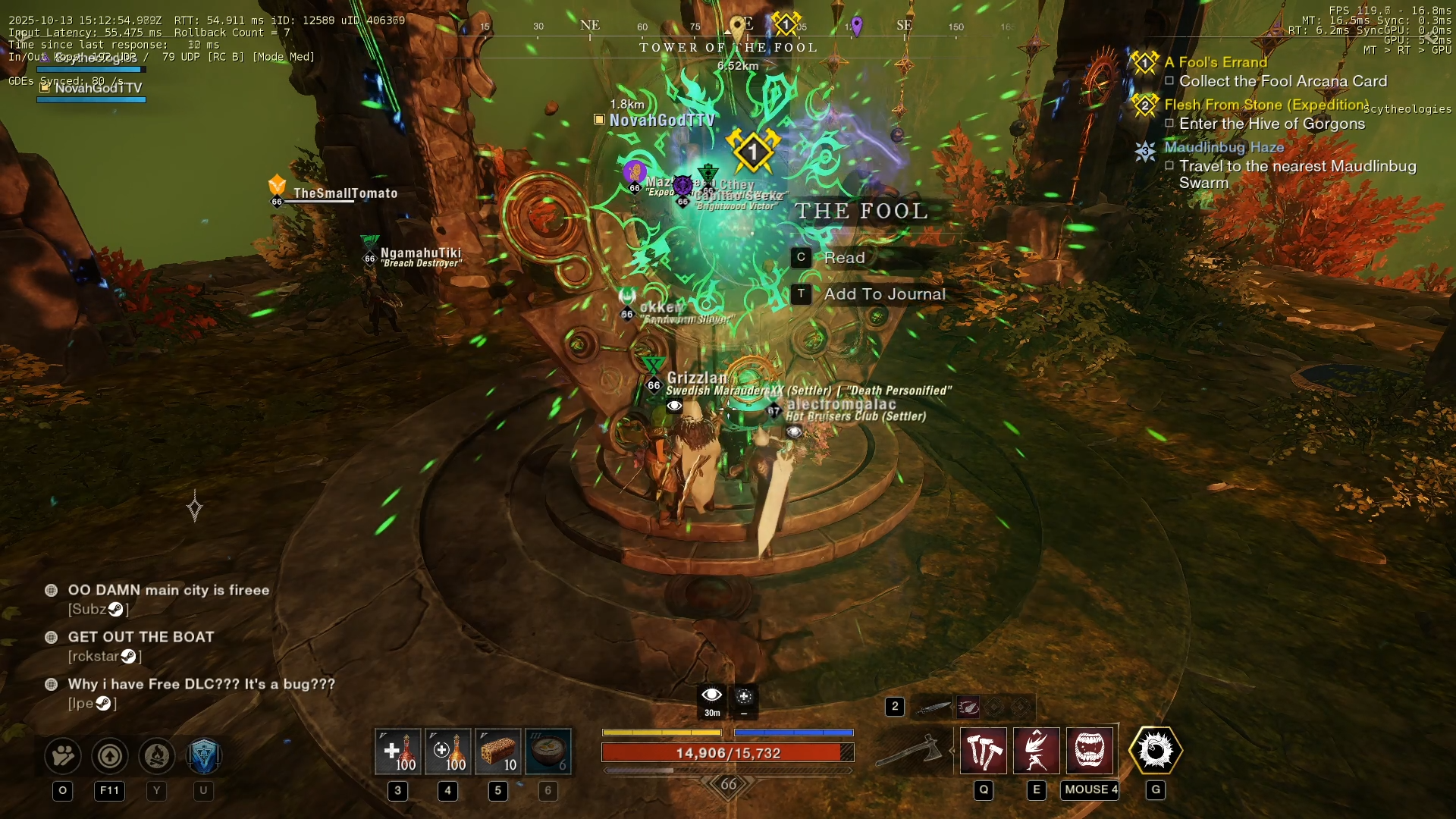Choose the Read interaction option

click(843, 258)
